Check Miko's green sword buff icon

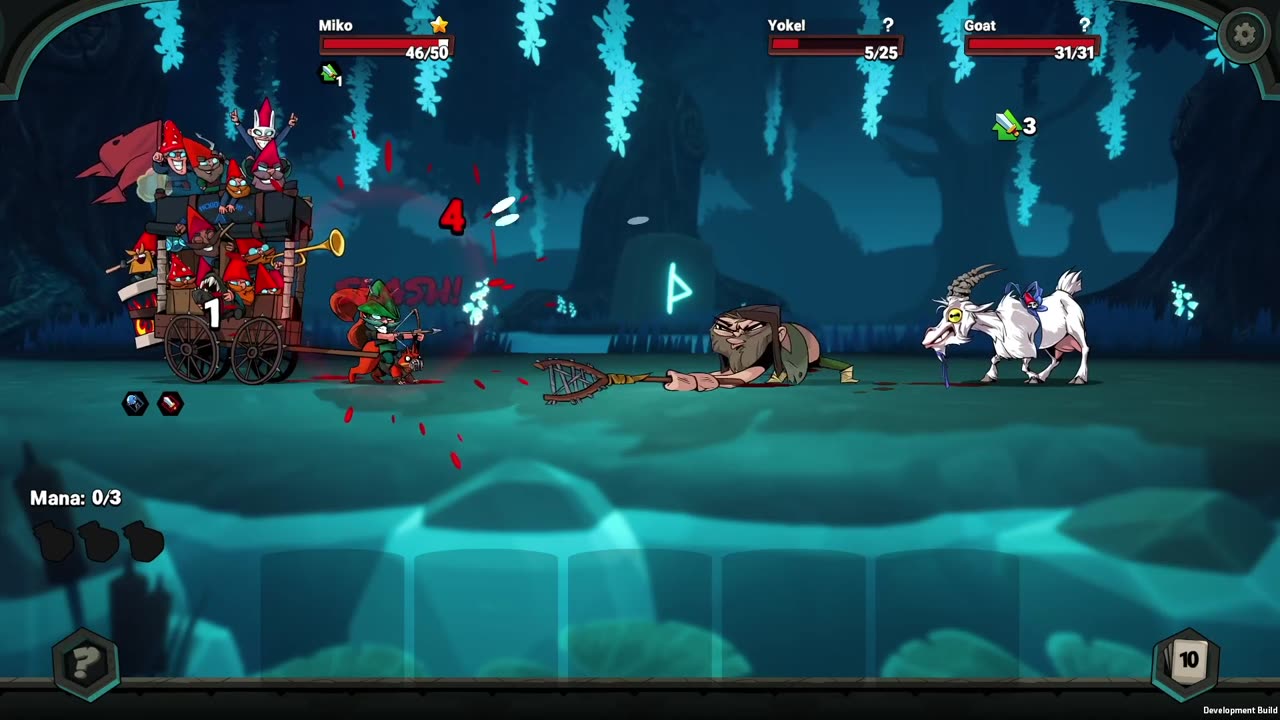[x=329, y=72]
